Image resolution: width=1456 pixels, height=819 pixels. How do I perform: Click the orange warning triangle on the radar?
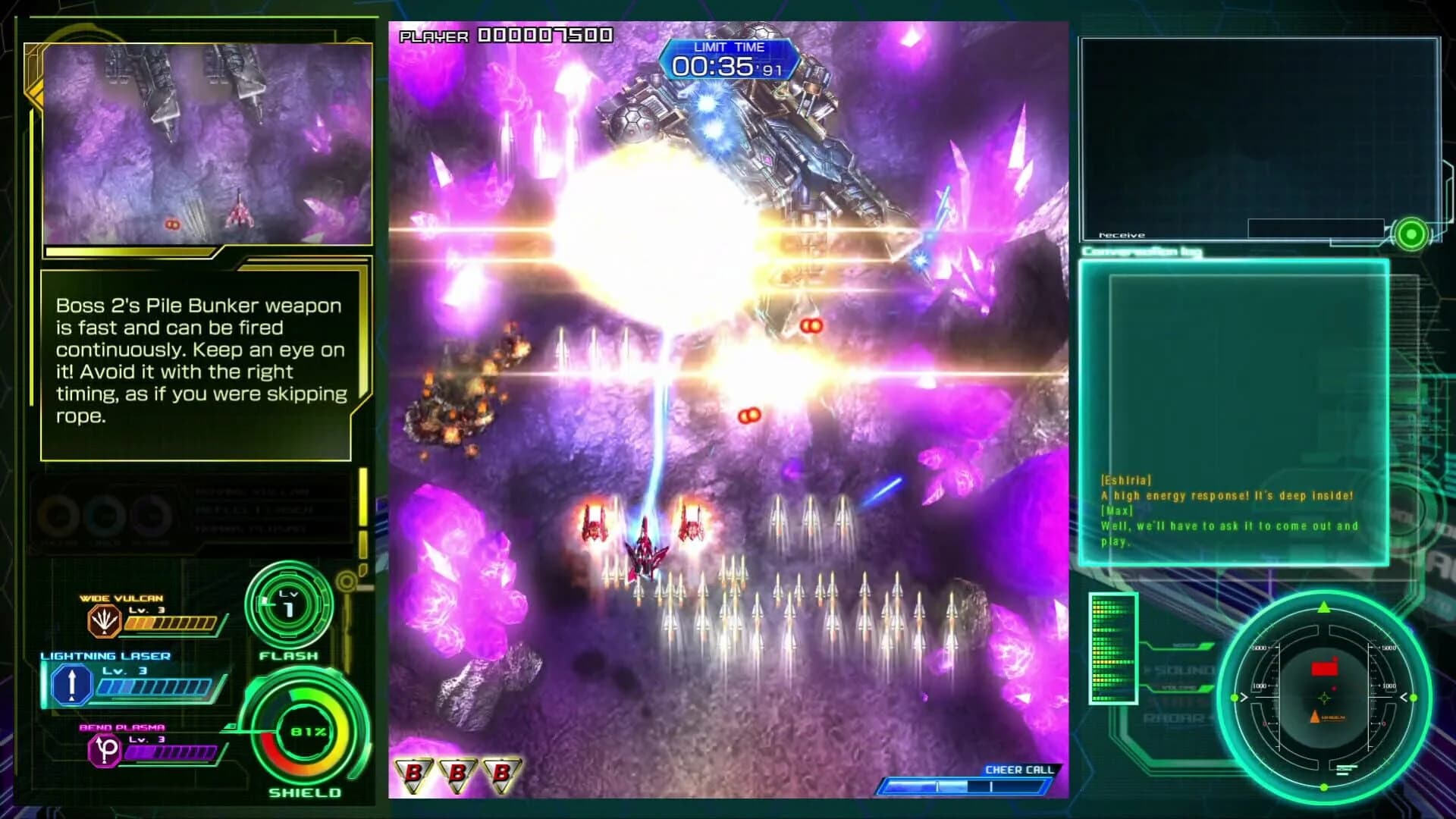[1314, 716]
